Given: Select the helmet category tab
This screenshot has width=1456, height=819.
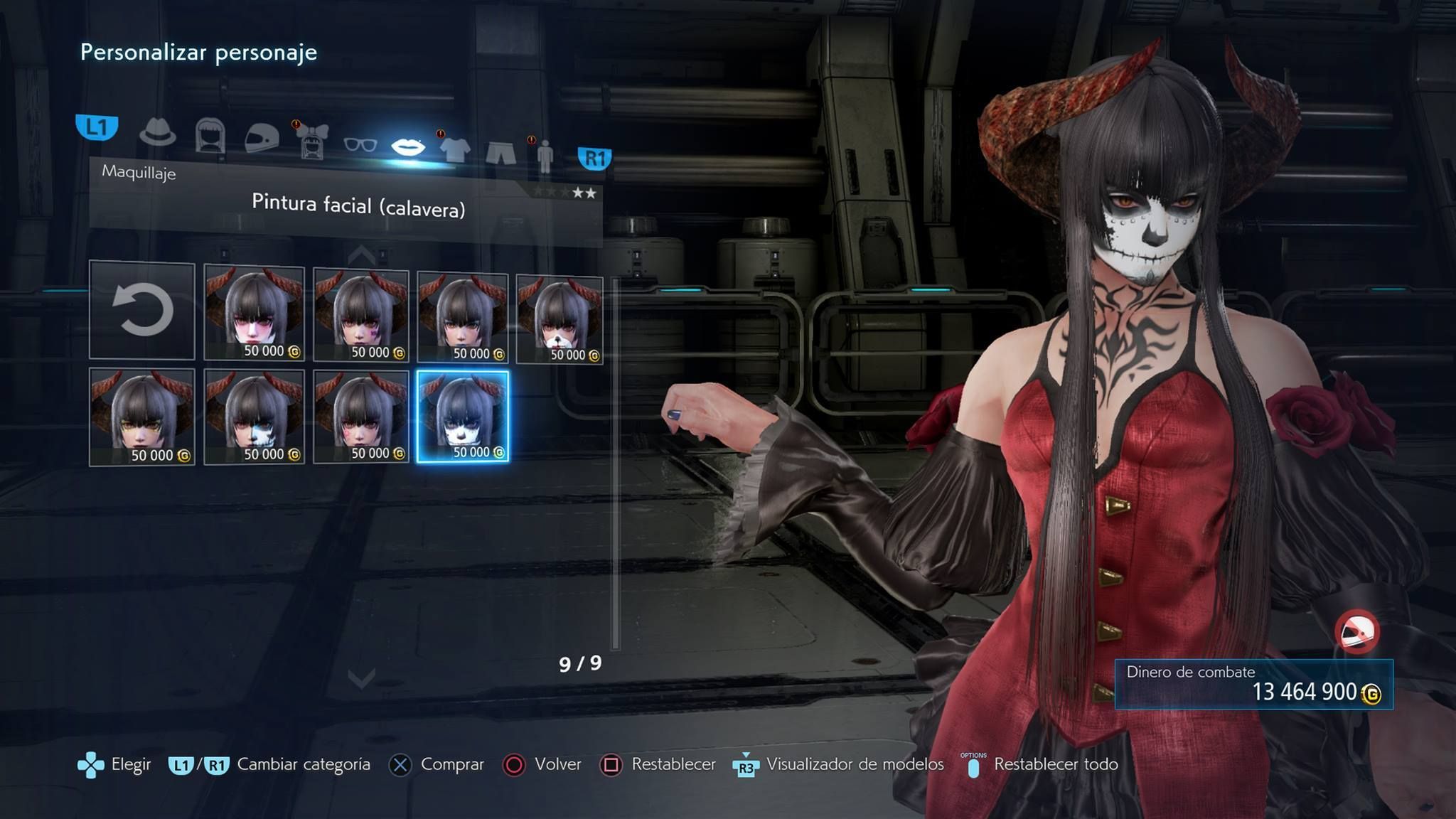Looking at the screenshot, I should tap(261, 138).
